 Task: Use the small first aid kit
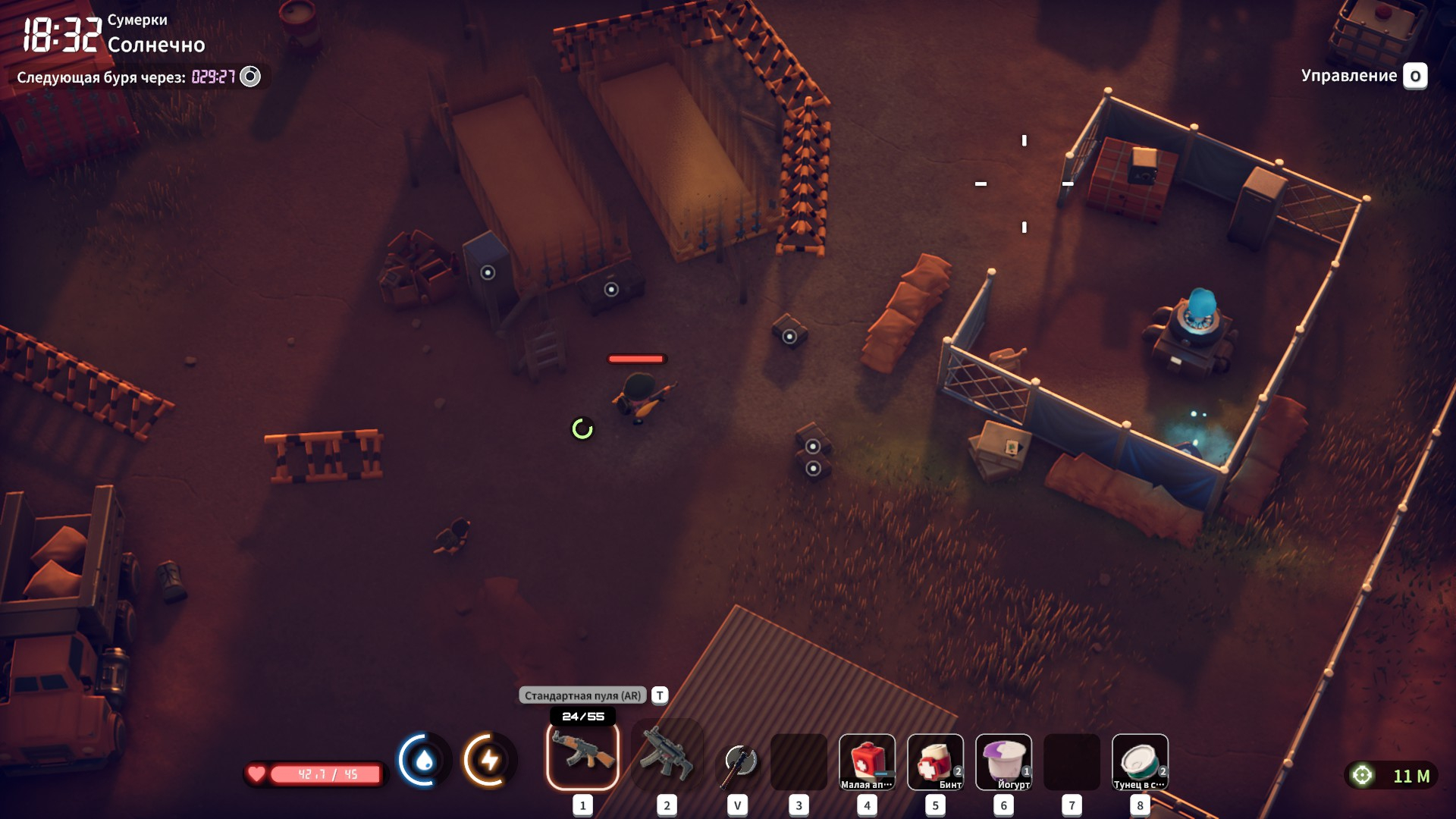coord(867,761)
